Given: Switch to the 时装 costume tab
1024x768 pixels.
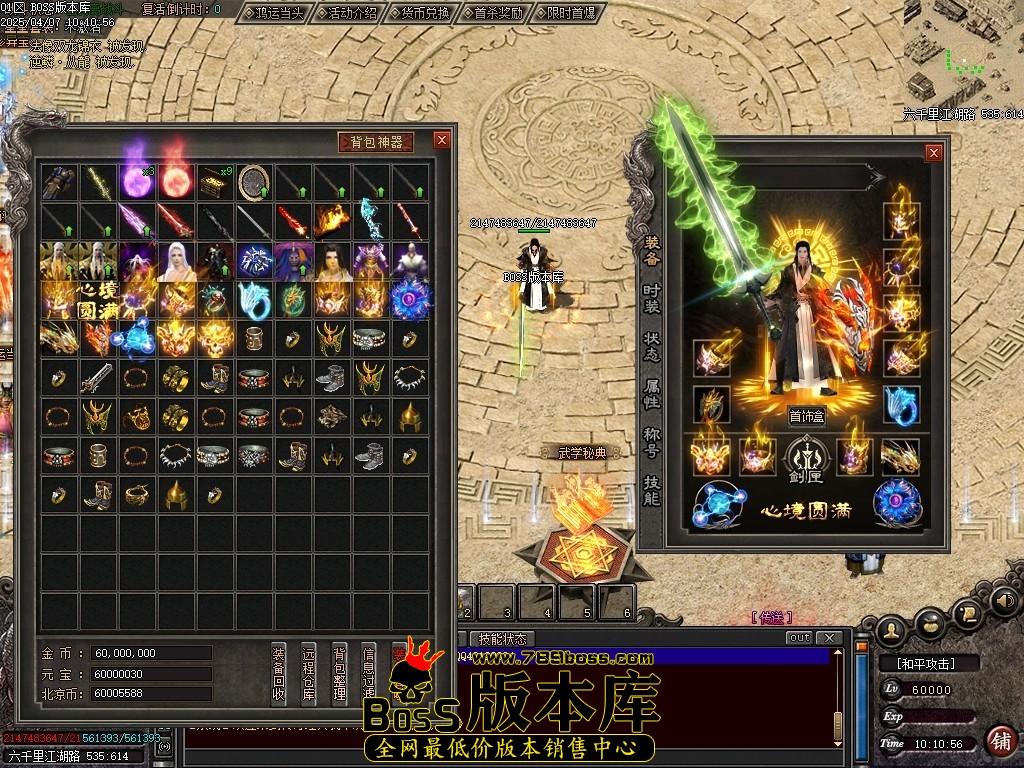Looking at the screenshot, I should pyautogui.click(x=651, y=298).
